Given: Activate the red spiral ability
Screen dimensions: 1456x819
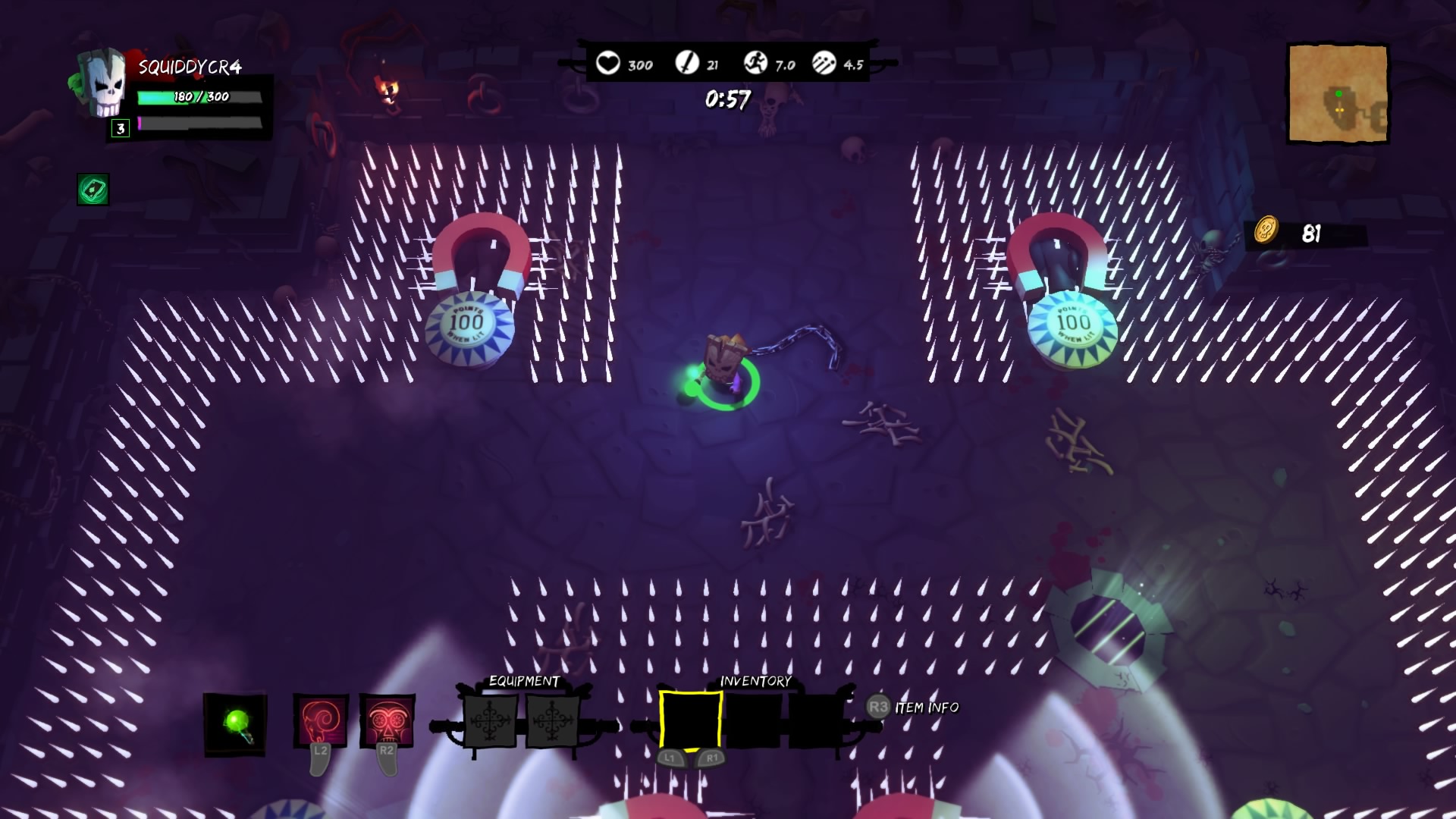Looking at the screenshot, I should (321, 721).
